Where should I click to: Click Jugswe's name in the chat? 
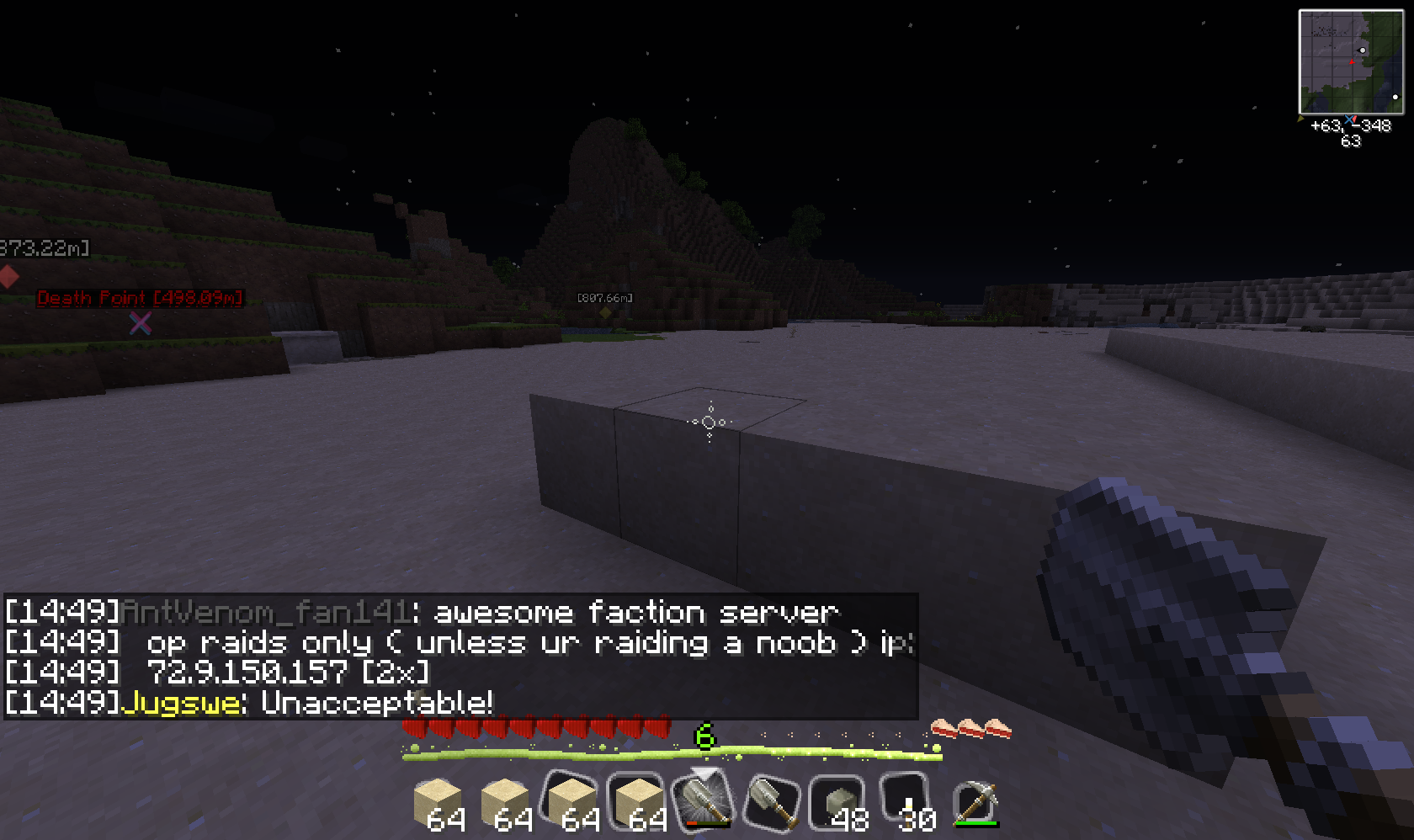182,702
